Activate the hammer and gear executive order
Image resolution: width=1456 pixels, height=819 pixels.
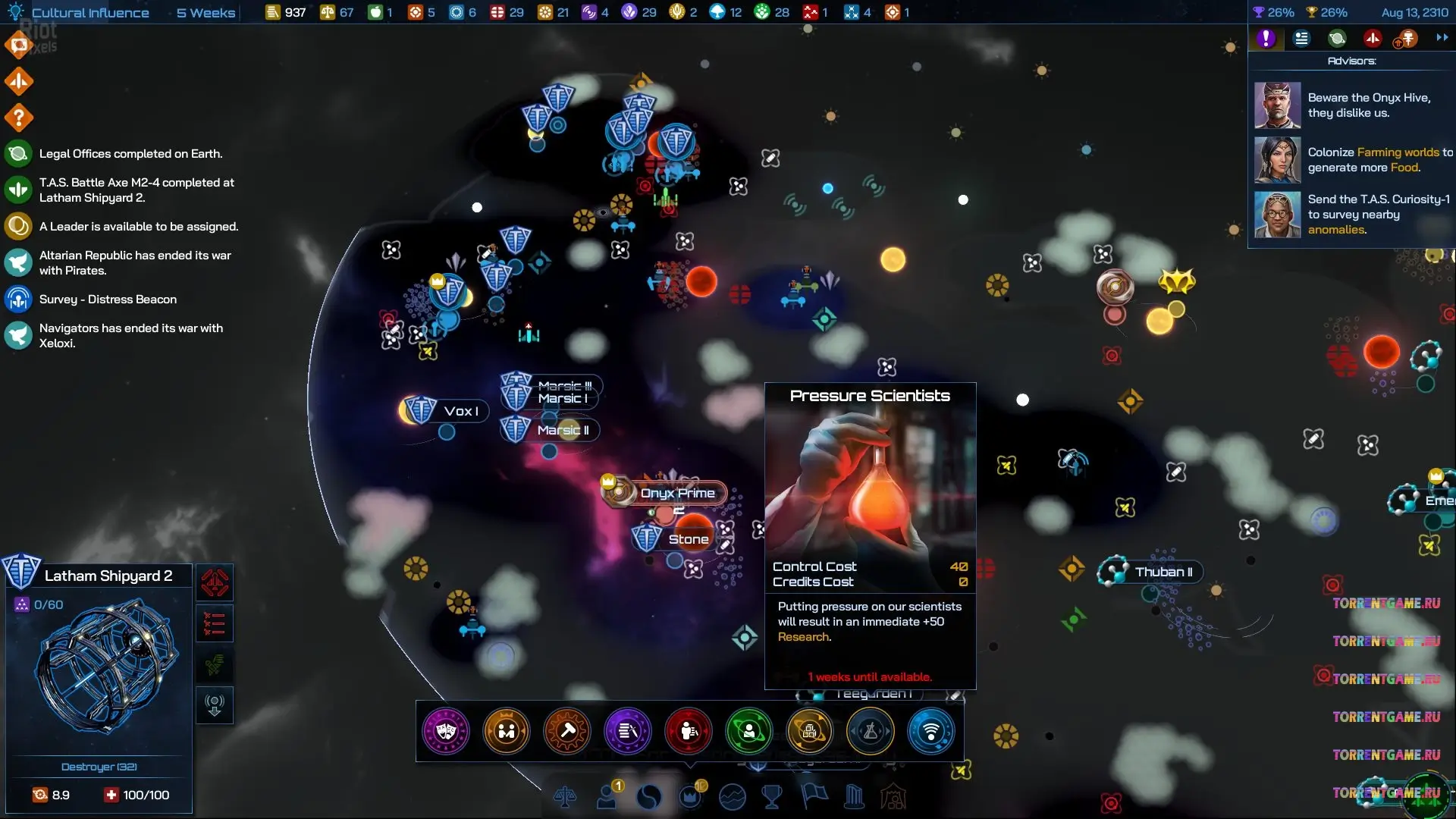click(567, 731)
